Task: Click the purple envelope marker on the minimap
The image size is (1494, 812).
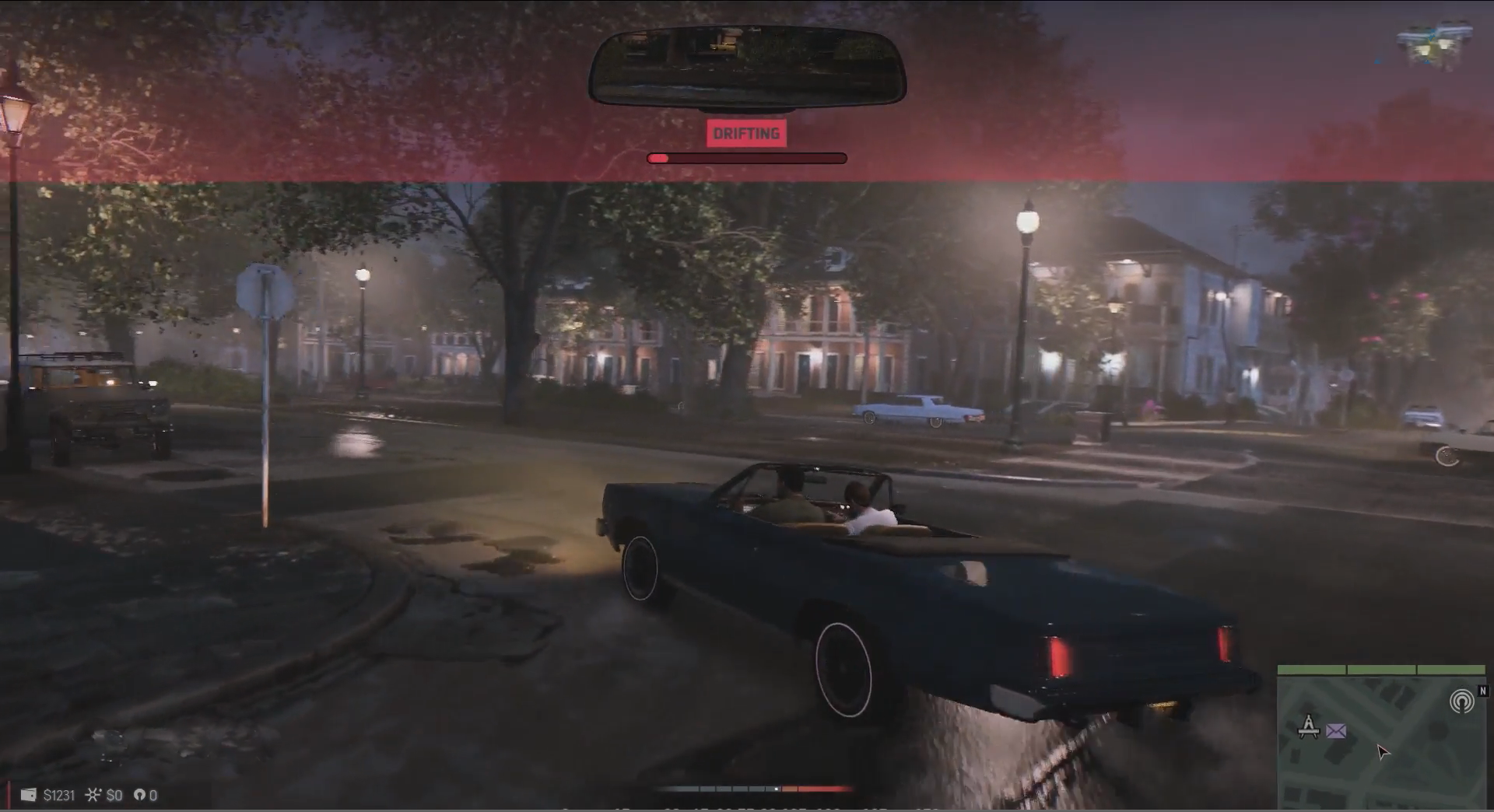Action: [x=1336, y=731]
